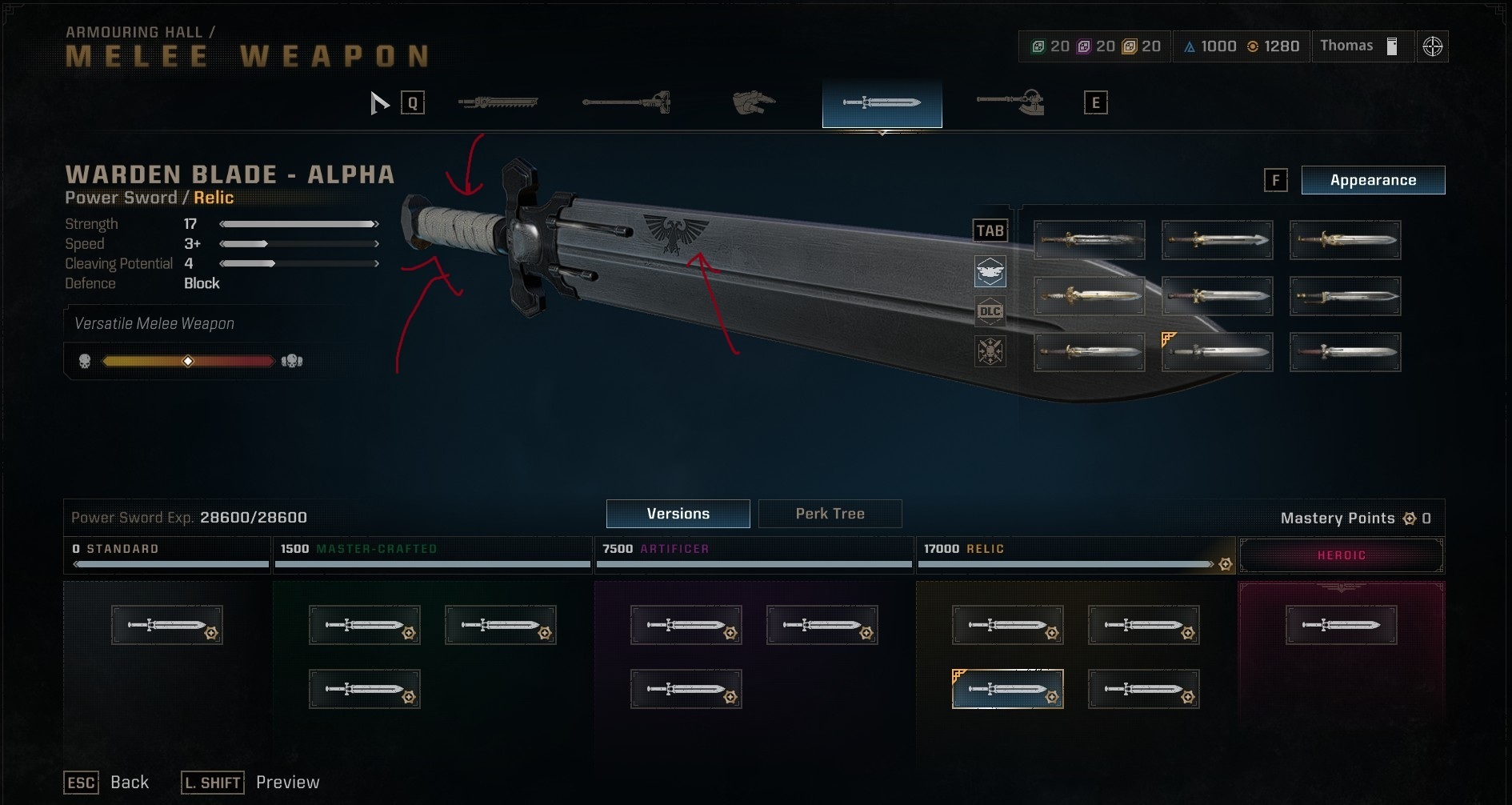Image resolution: width=1512 pixels, height=805 pixels.
Task: Select the Power Sword category icon
Action: pyautogui.click(x=882, y=102)
